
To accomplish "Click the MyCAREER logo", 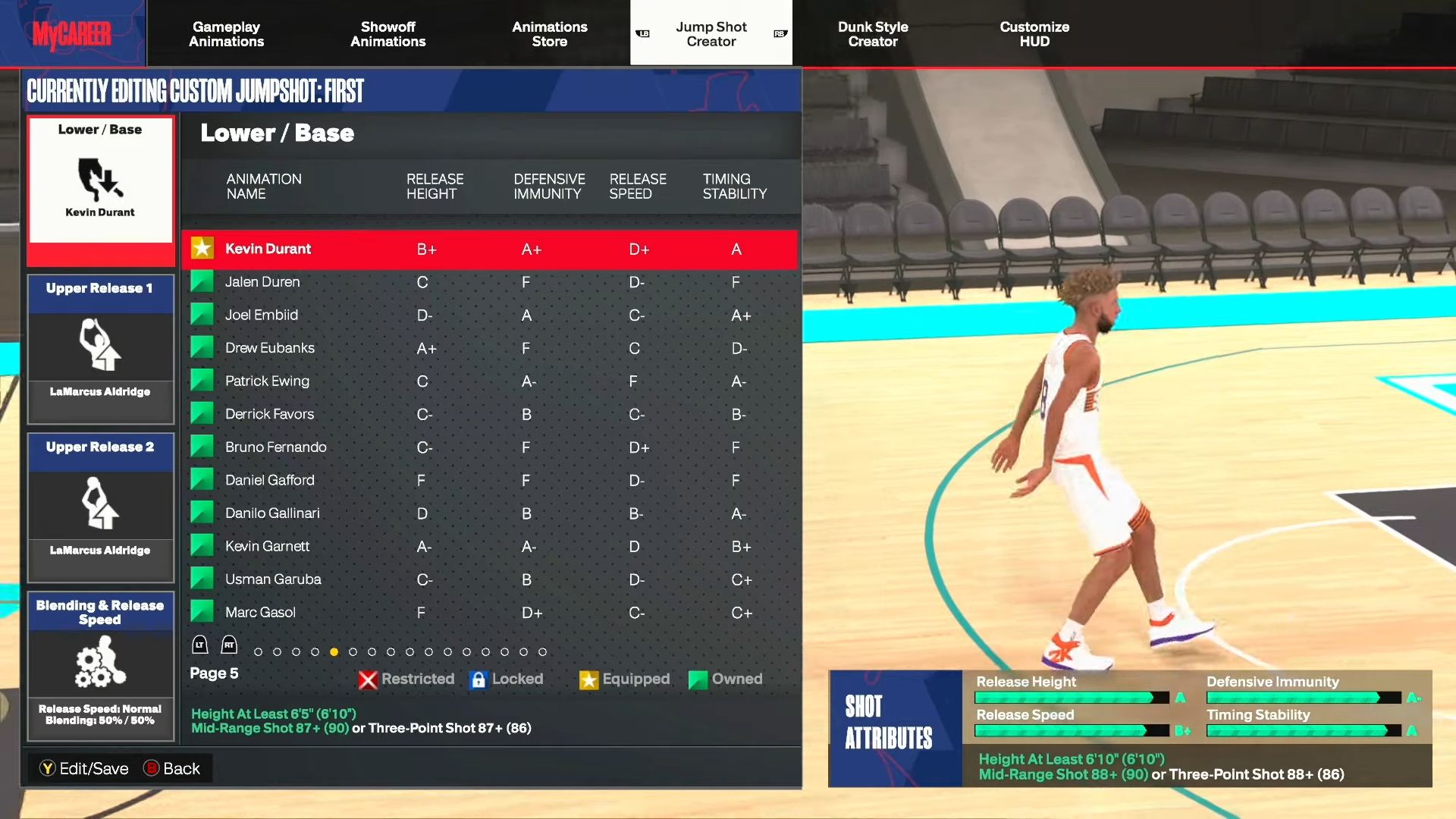I will (x=74, y=33).
